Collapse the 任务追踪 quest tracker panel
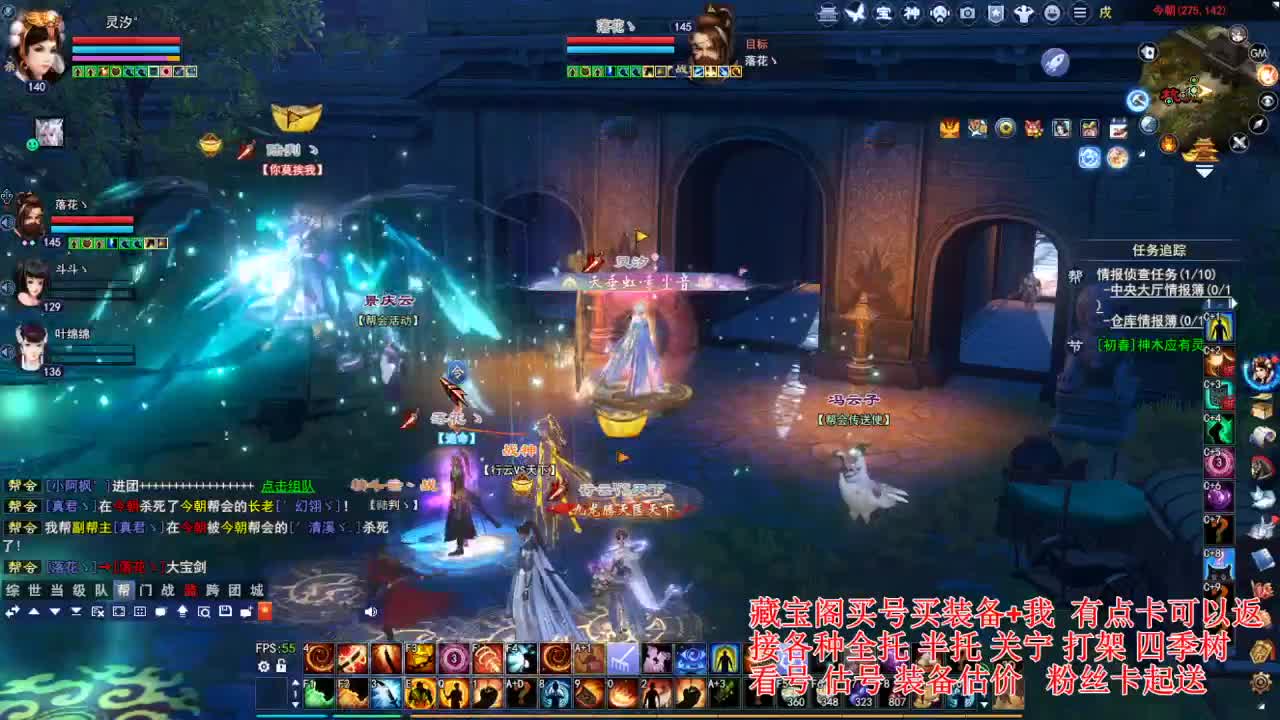The height and width of the screenshot is (720, 1280). [x=1160, y=249]
